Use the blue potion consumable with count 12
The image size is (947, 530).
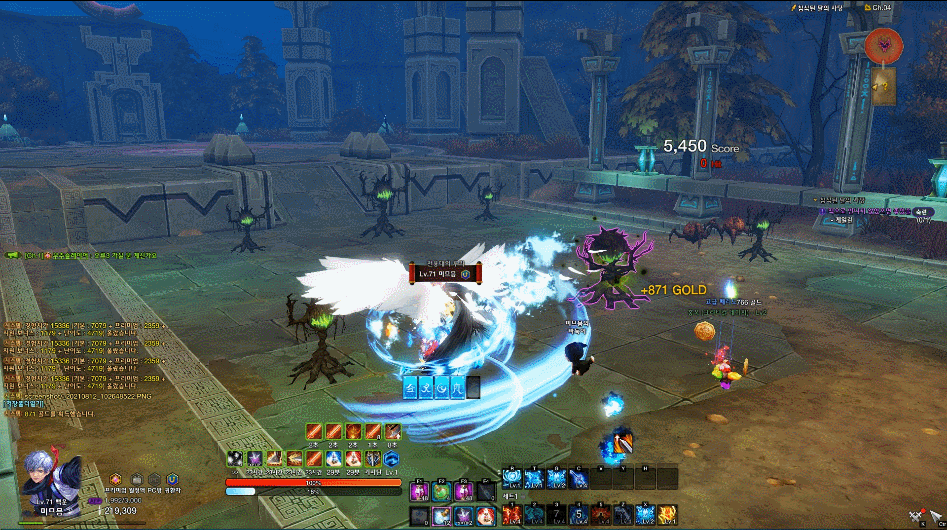[x=441, y=516]
